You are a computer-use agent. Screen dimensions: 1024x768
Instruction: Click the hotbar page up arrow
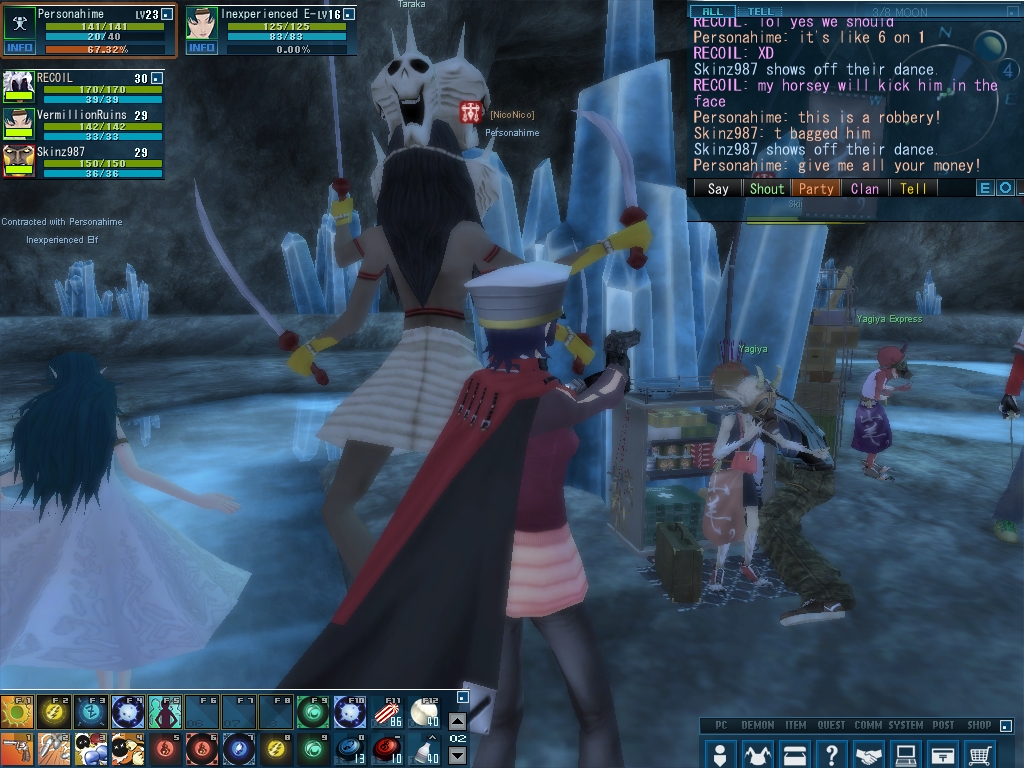[456, 721]
